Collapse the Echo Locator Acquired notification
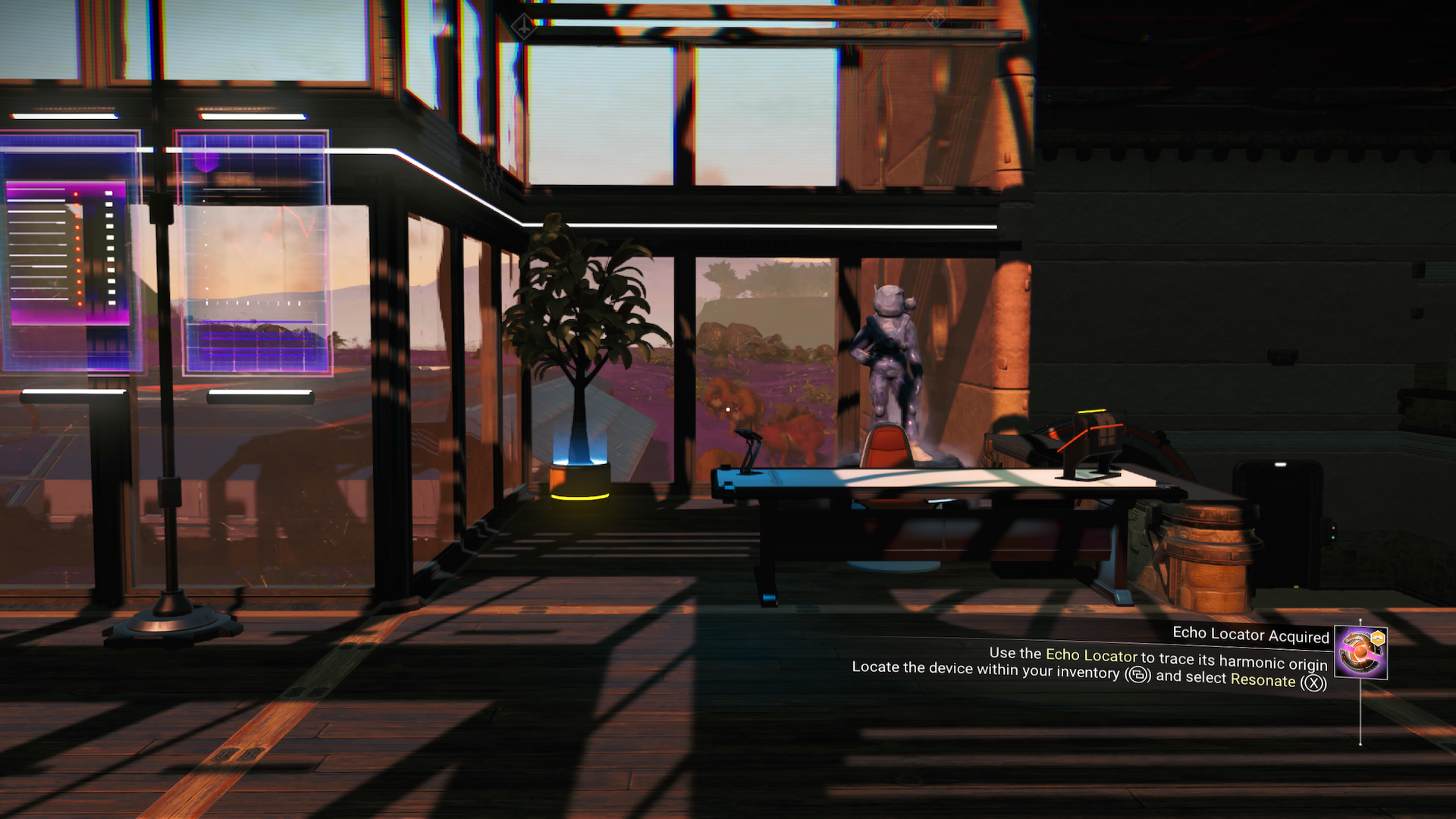1456x819 pixels. (1251, 635)
